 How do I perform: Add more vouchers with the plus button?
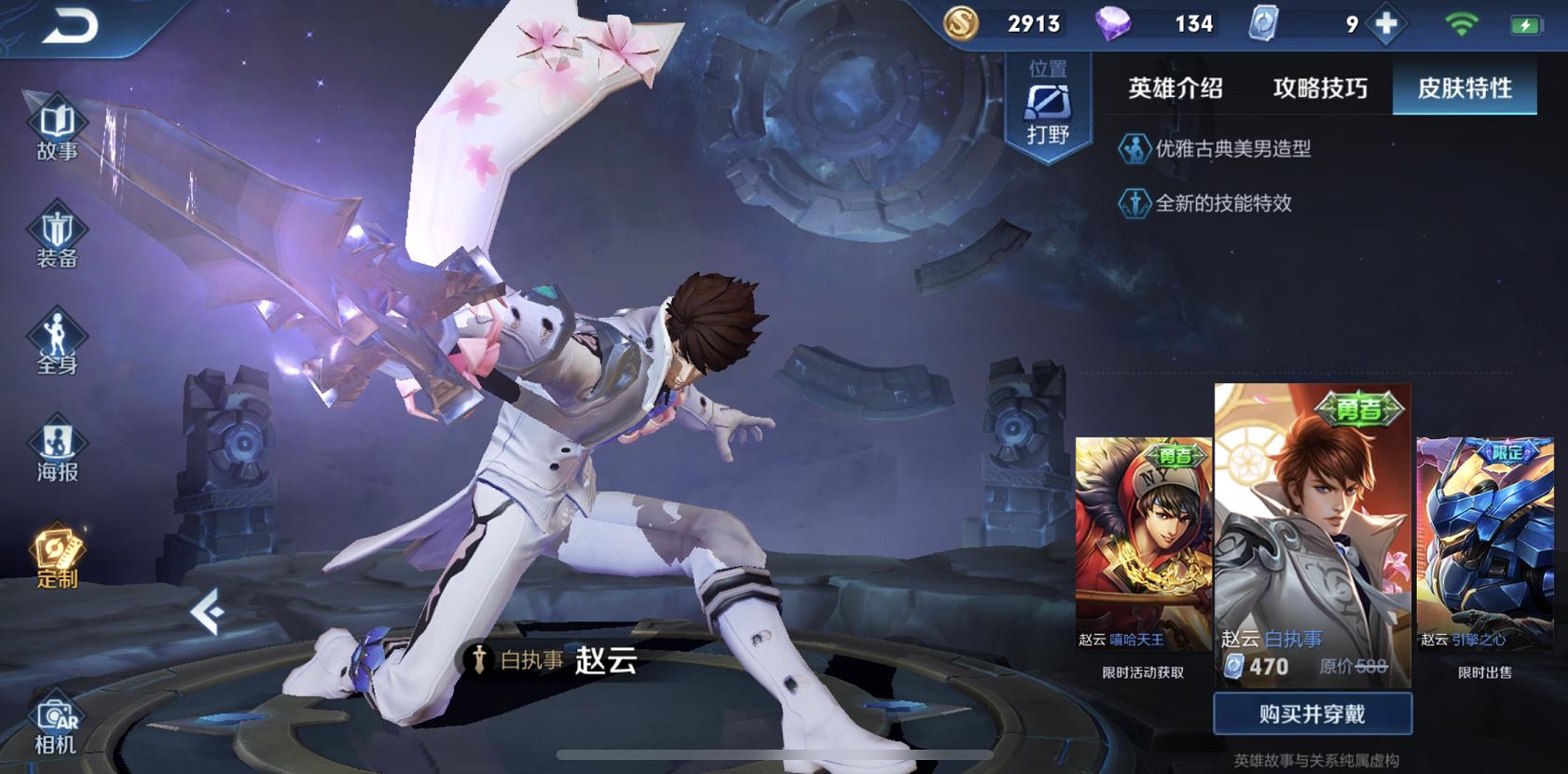1387,24
